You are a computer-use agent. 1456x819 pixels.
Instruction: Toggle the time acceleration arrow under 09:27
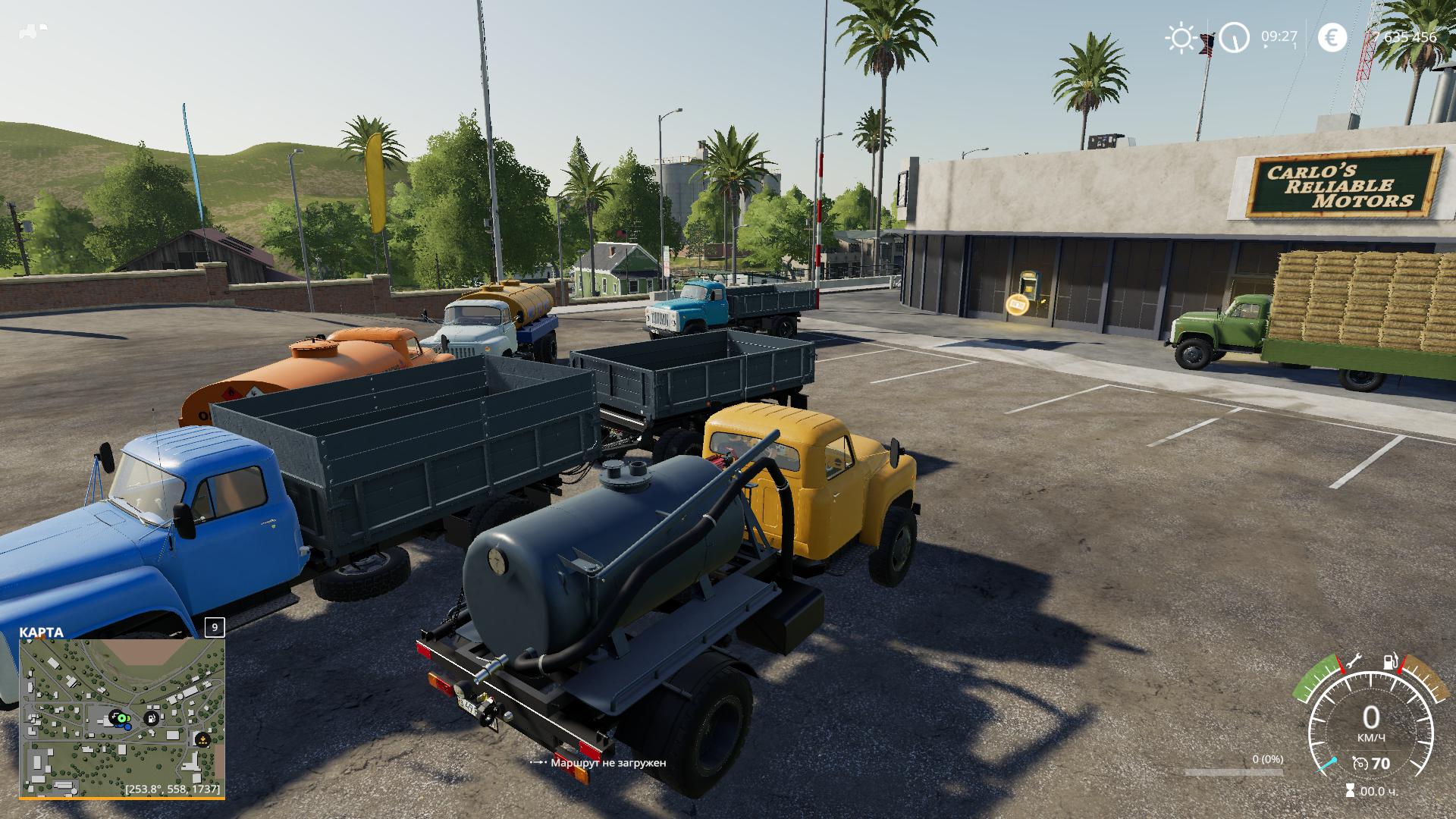click(x=1265, y=46)
